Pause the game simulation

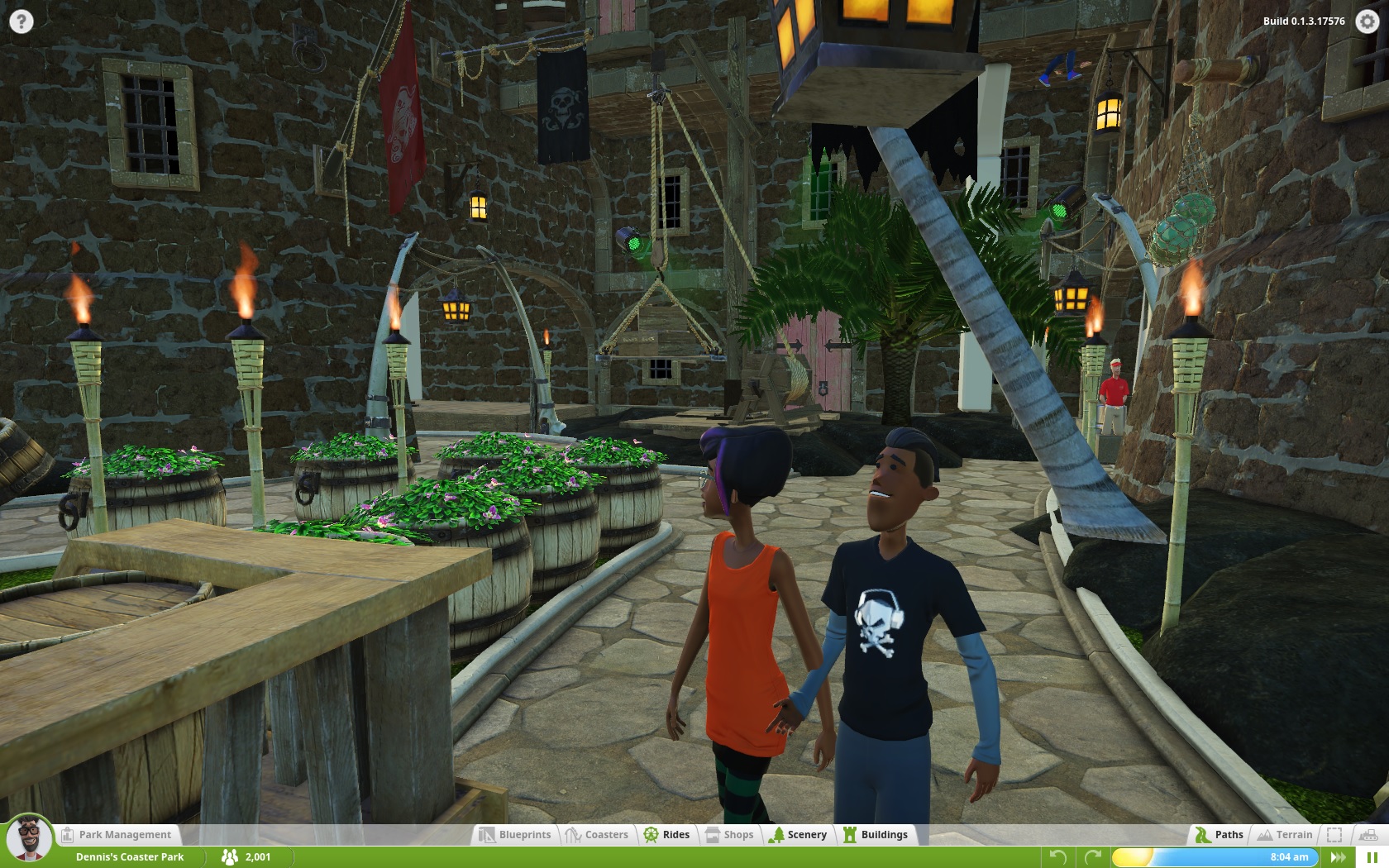point(1372,857)
